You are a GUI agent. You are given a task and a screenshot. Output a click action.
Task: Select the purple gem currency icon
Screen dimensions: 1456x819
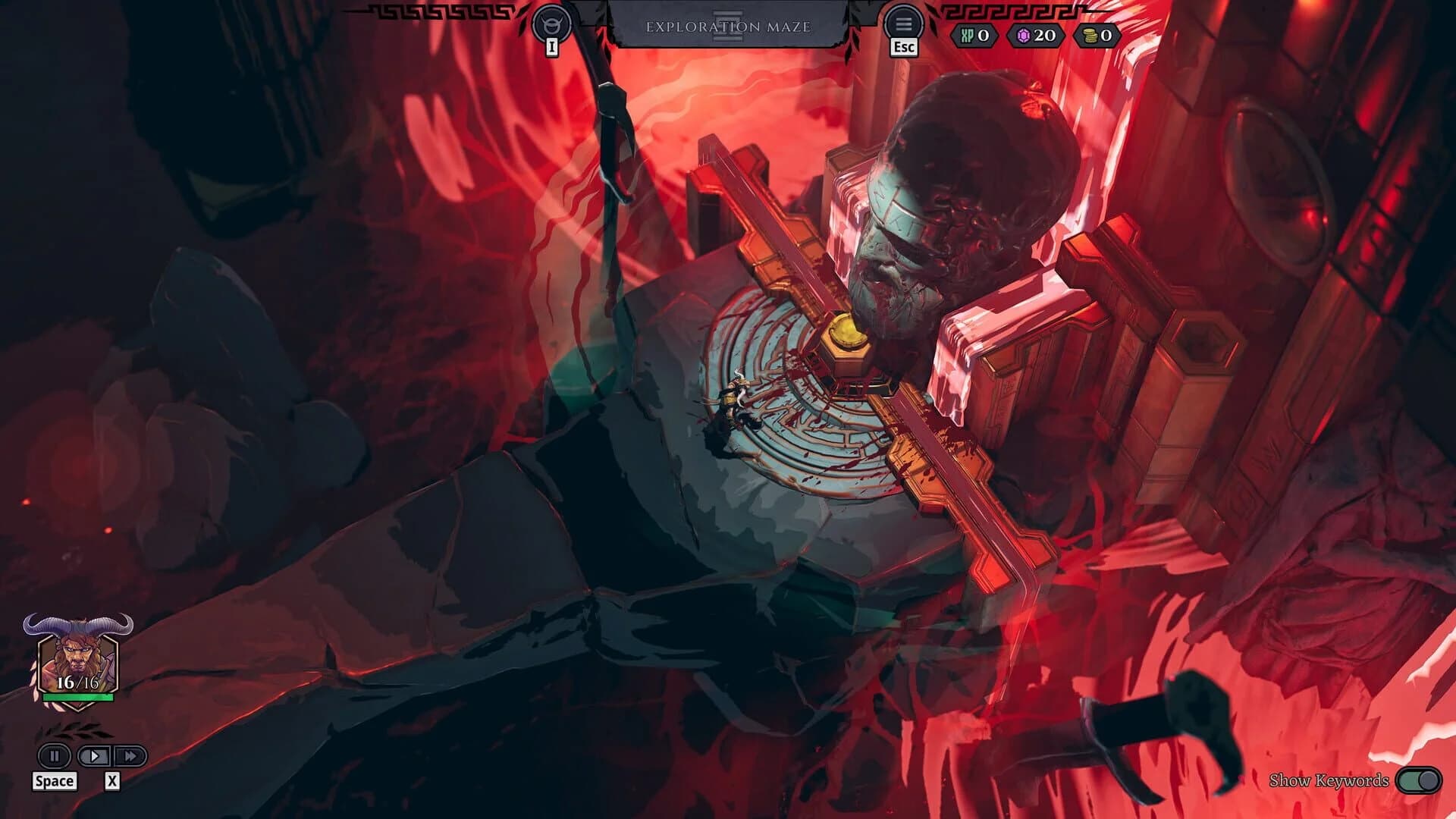[x=1025, y=33]
